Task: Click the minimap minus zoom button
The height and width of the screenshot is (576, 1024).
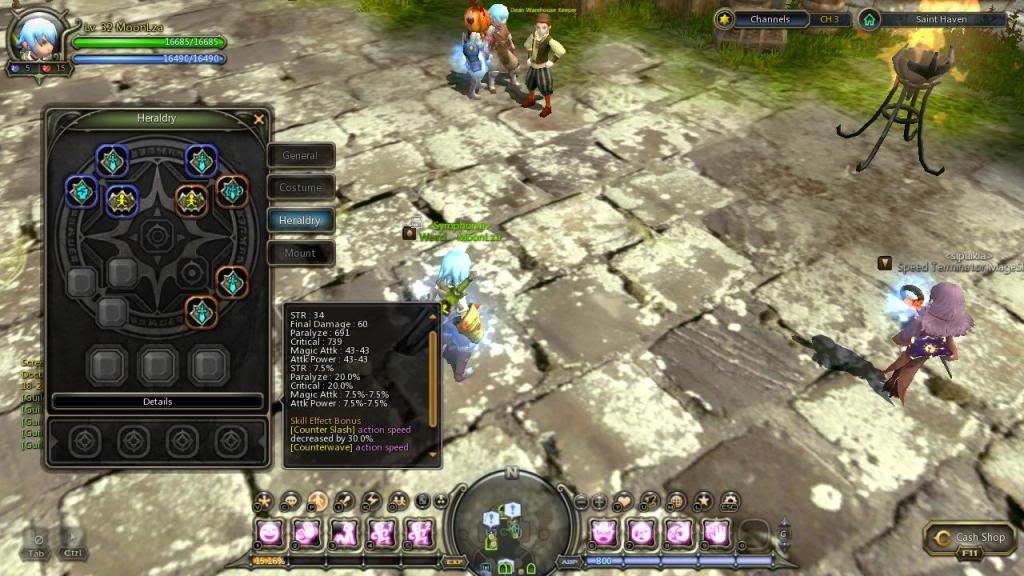Action: pos(582,501)
